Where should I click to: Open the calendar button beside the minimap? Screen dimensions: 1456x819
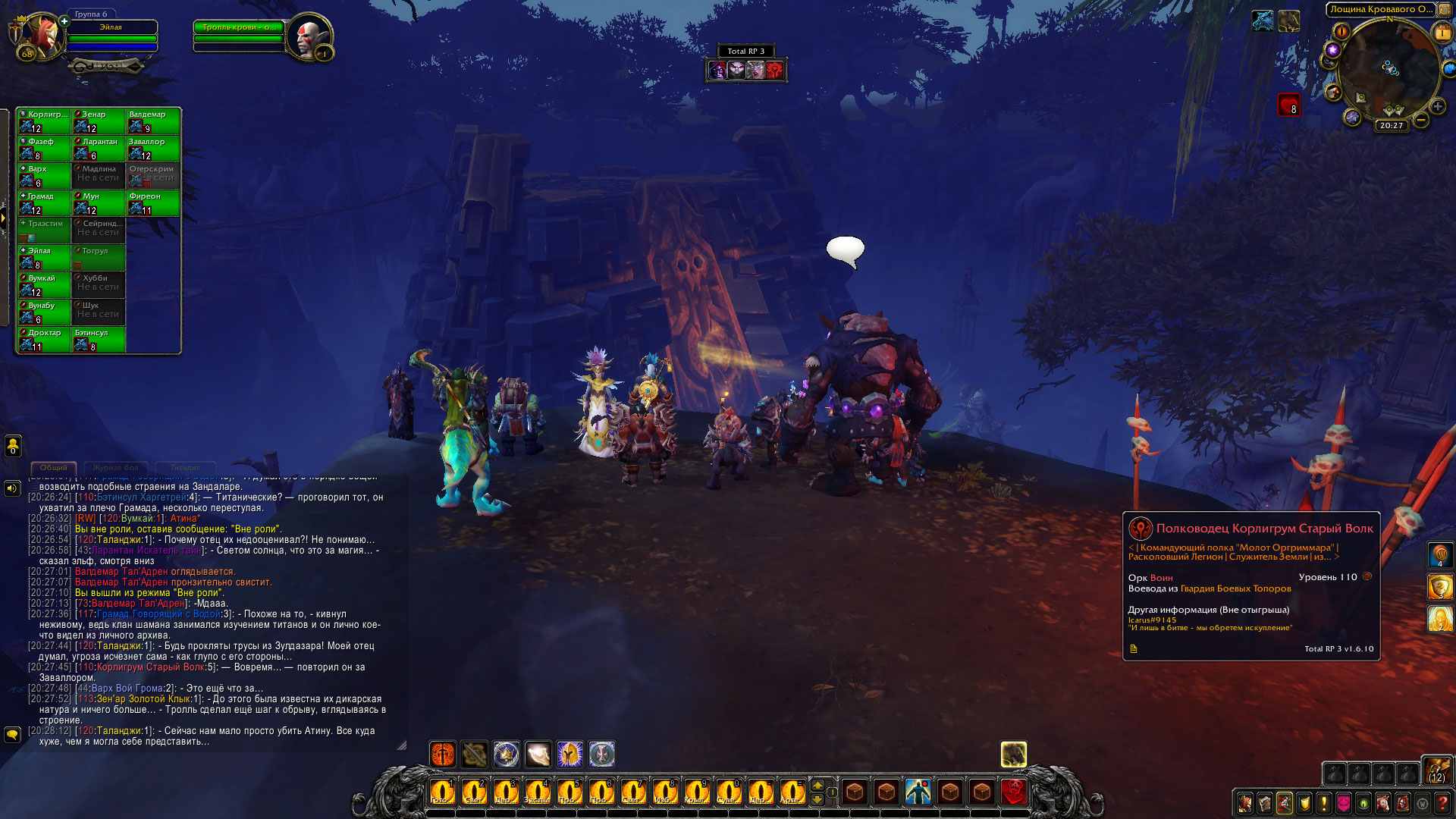tap(1442, 33)
